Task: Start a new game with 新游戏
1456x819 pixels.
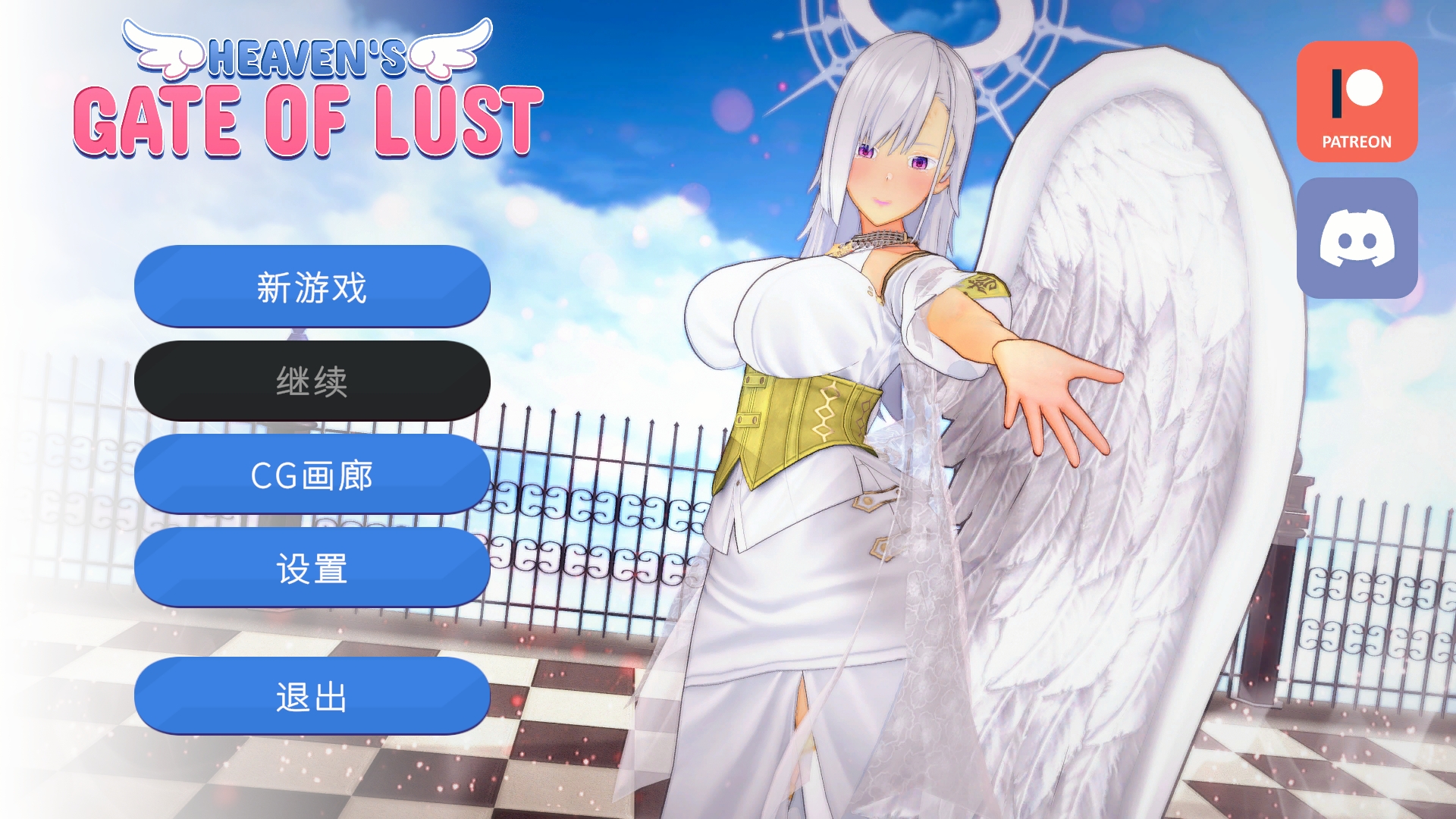Action: pos(311,287)
